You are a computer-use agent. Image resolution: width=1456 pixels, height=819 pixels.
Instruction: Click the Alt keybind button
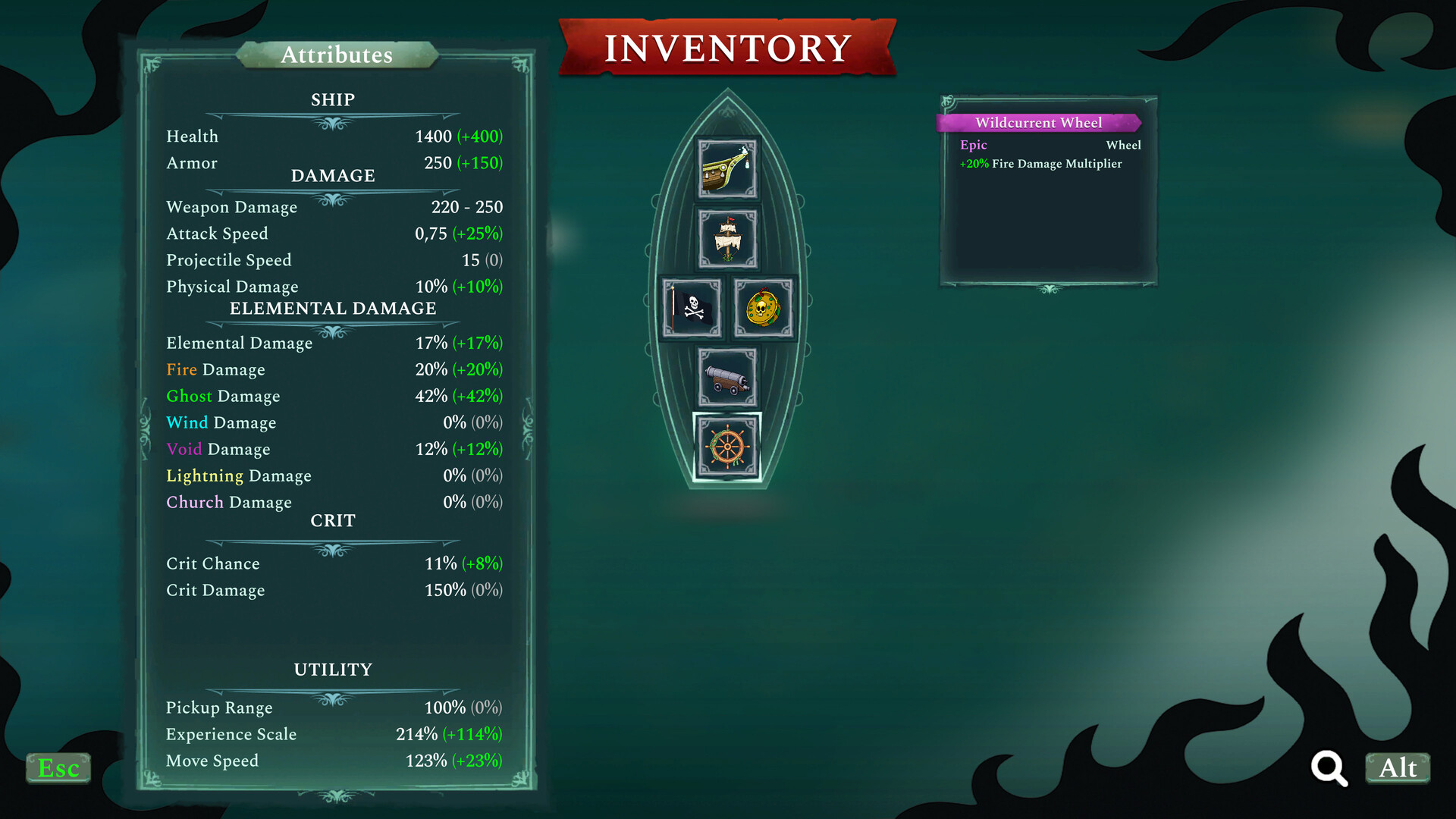click(1398, 768)
